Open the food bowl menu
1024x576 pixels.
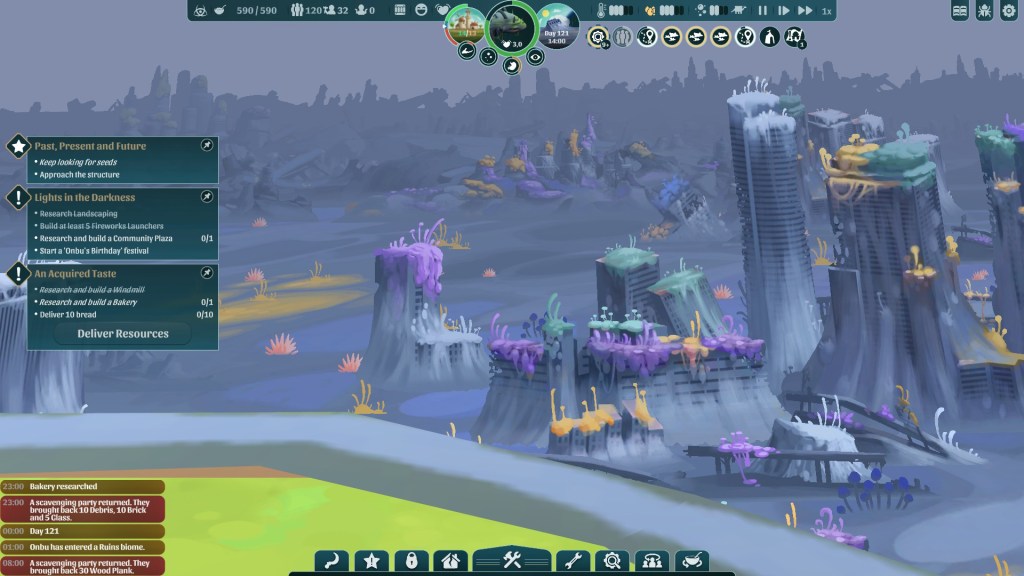point(692,560)
